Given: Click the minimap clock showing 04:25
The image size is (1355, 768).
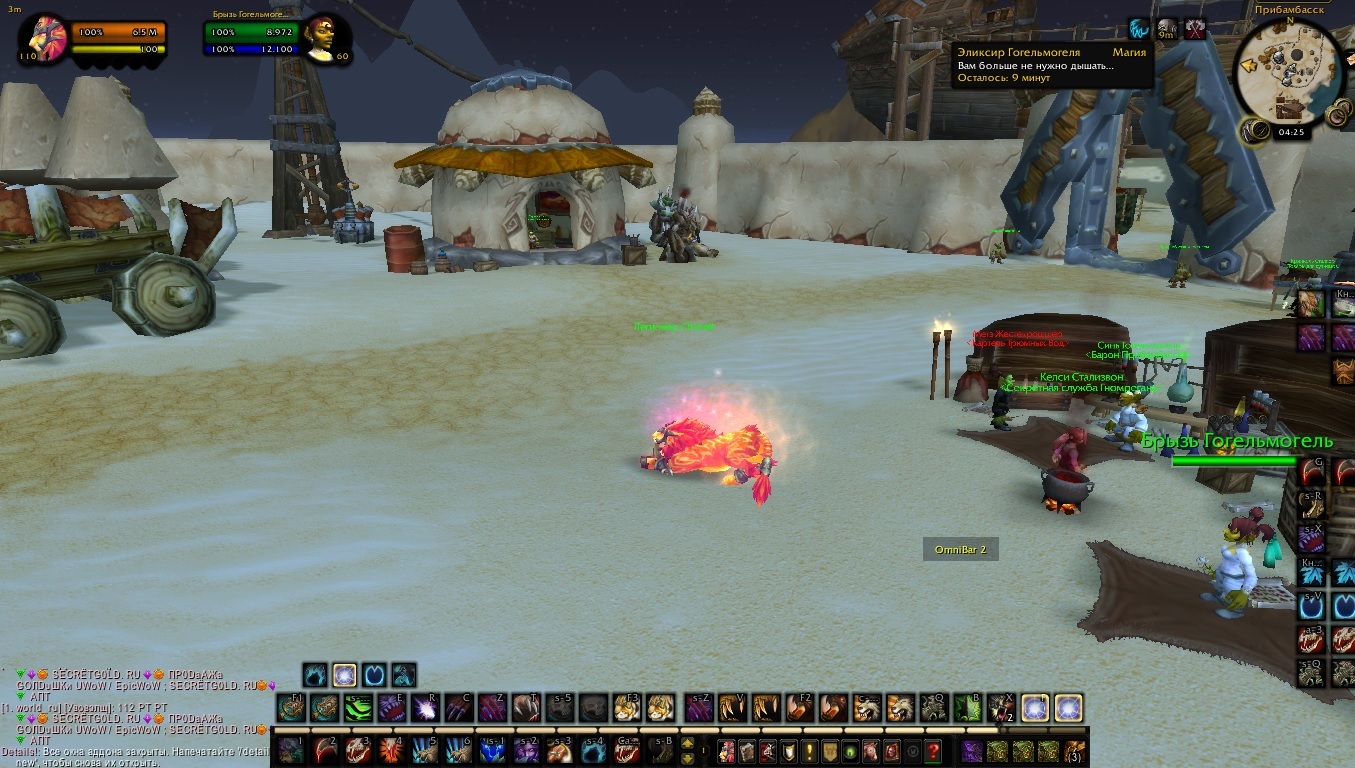Looking at the screenshot, I should [x=1290, y=131].
